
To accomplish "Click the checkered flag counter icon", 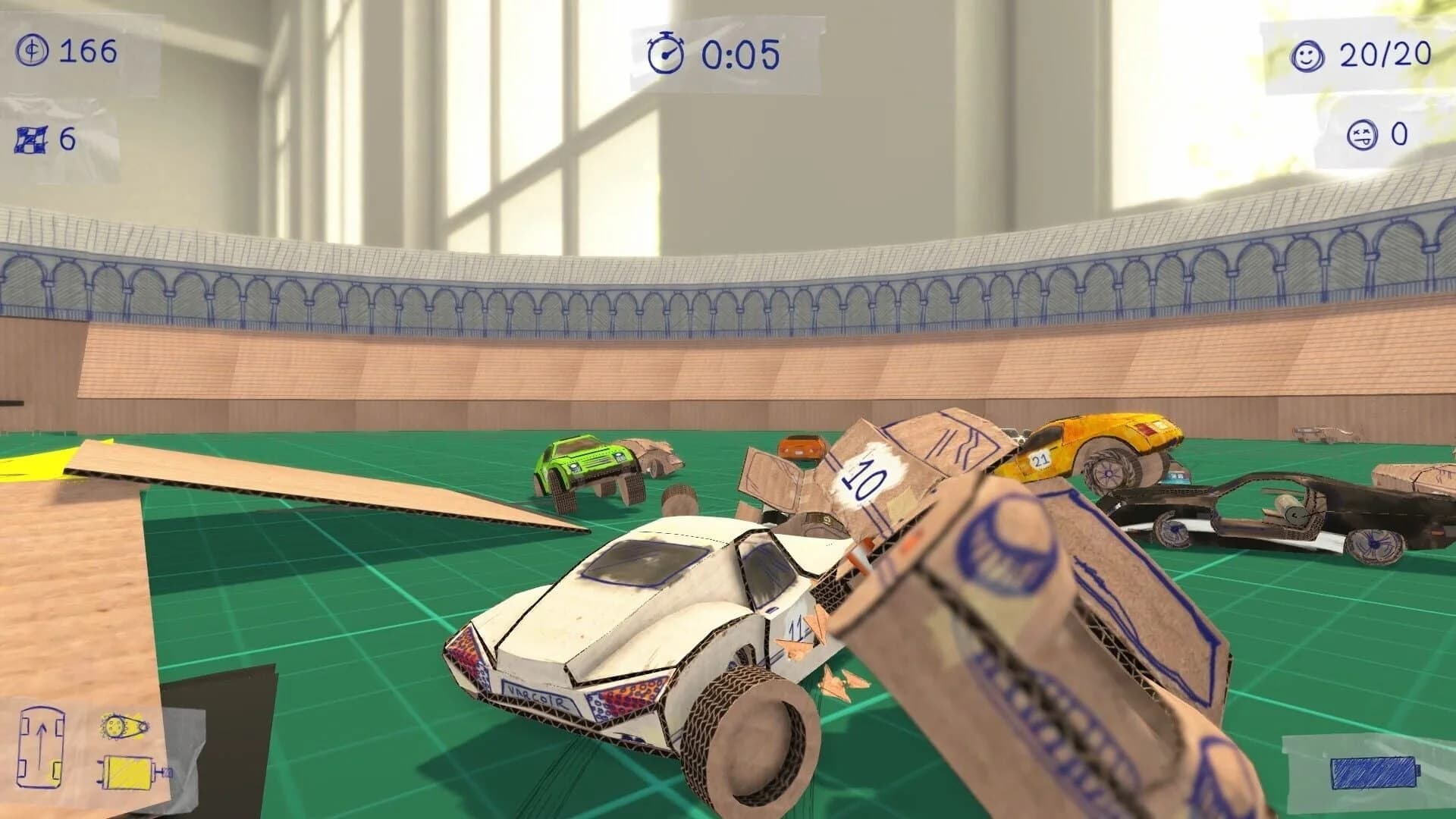I will (29, 140).
